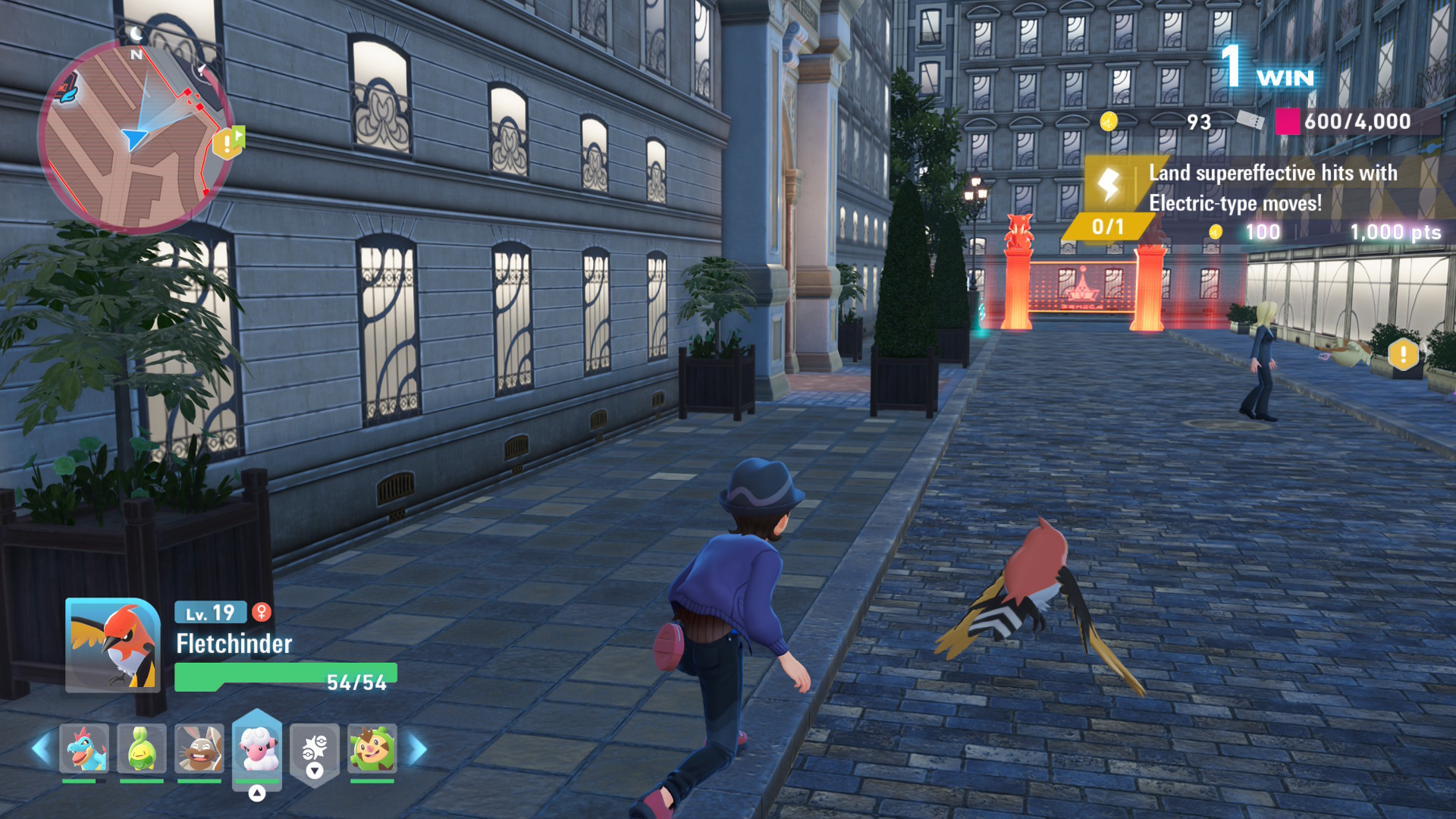Pick the Flaaffy party slot

pyautogui.click(x=257, y=748)
